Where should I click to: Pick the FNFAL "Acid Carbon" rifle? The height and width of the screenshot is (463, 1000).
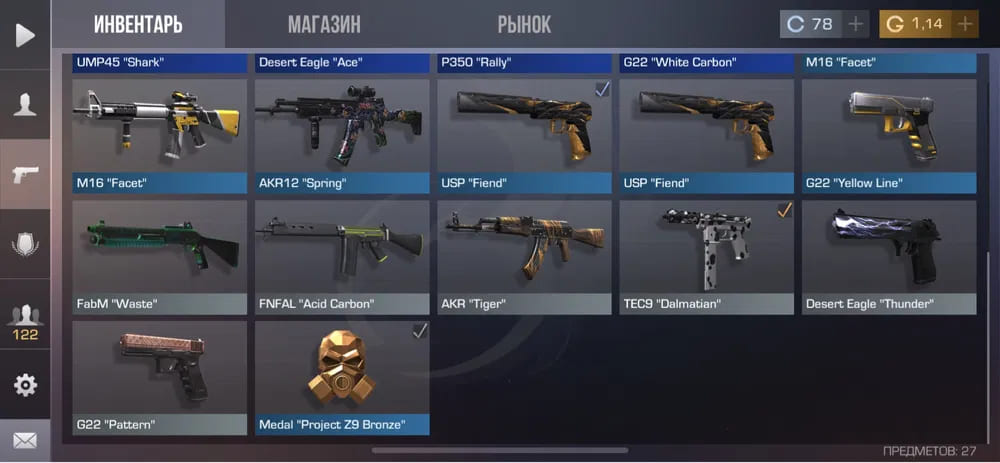click(x=342, y=257)
